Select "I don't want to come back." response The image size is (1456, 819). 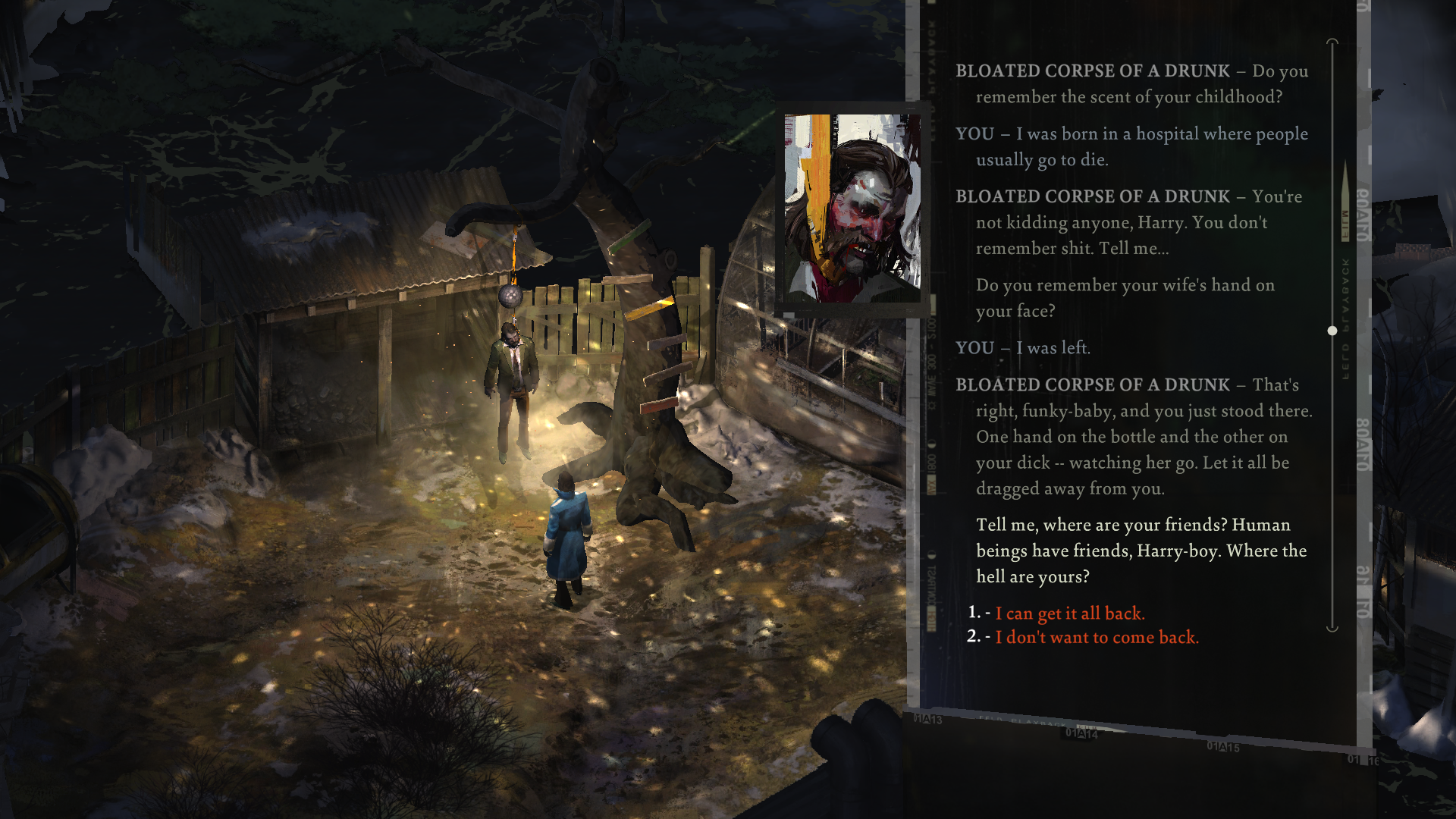1097,638
